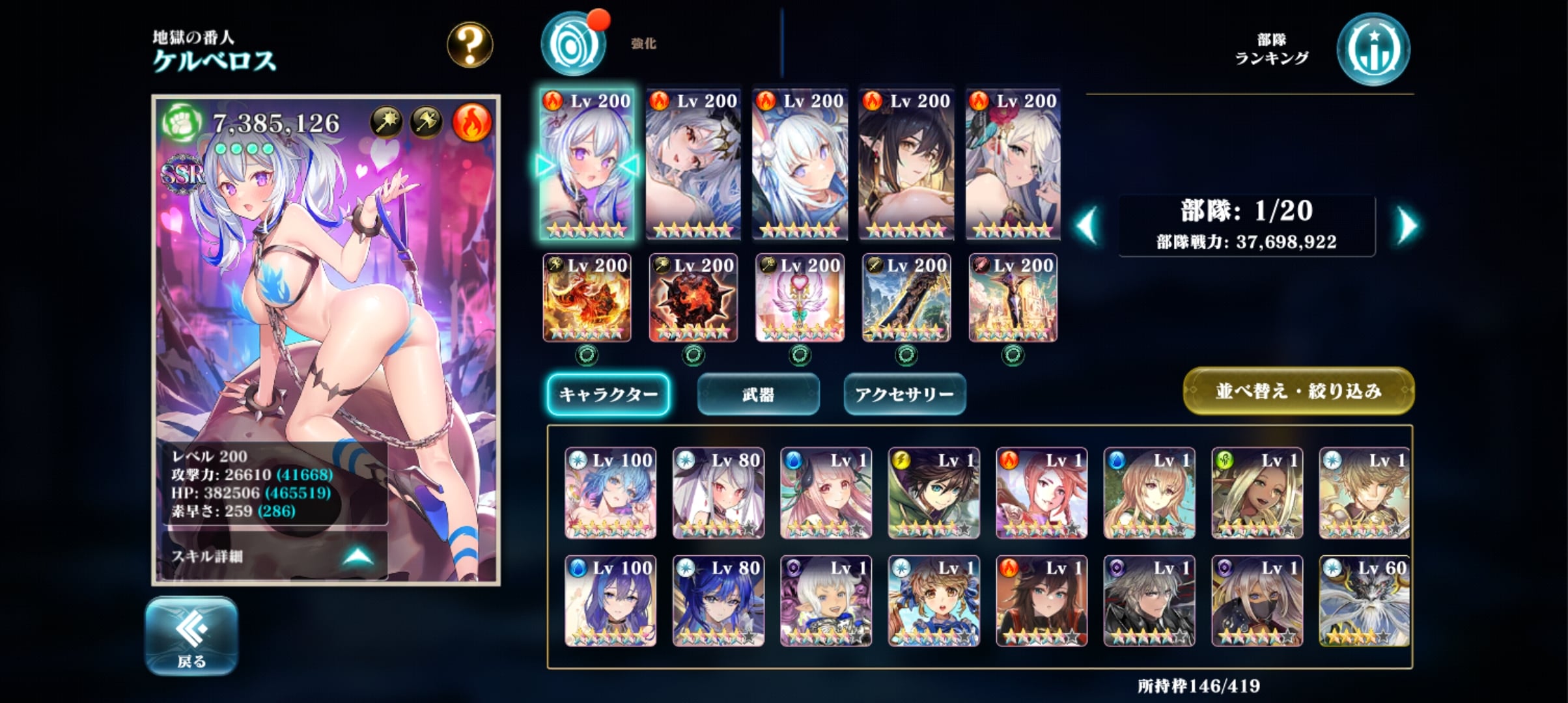Select the dark-haired elf party member
Image resolution: width=1568 pixels, height=703 pixels.
906,164
